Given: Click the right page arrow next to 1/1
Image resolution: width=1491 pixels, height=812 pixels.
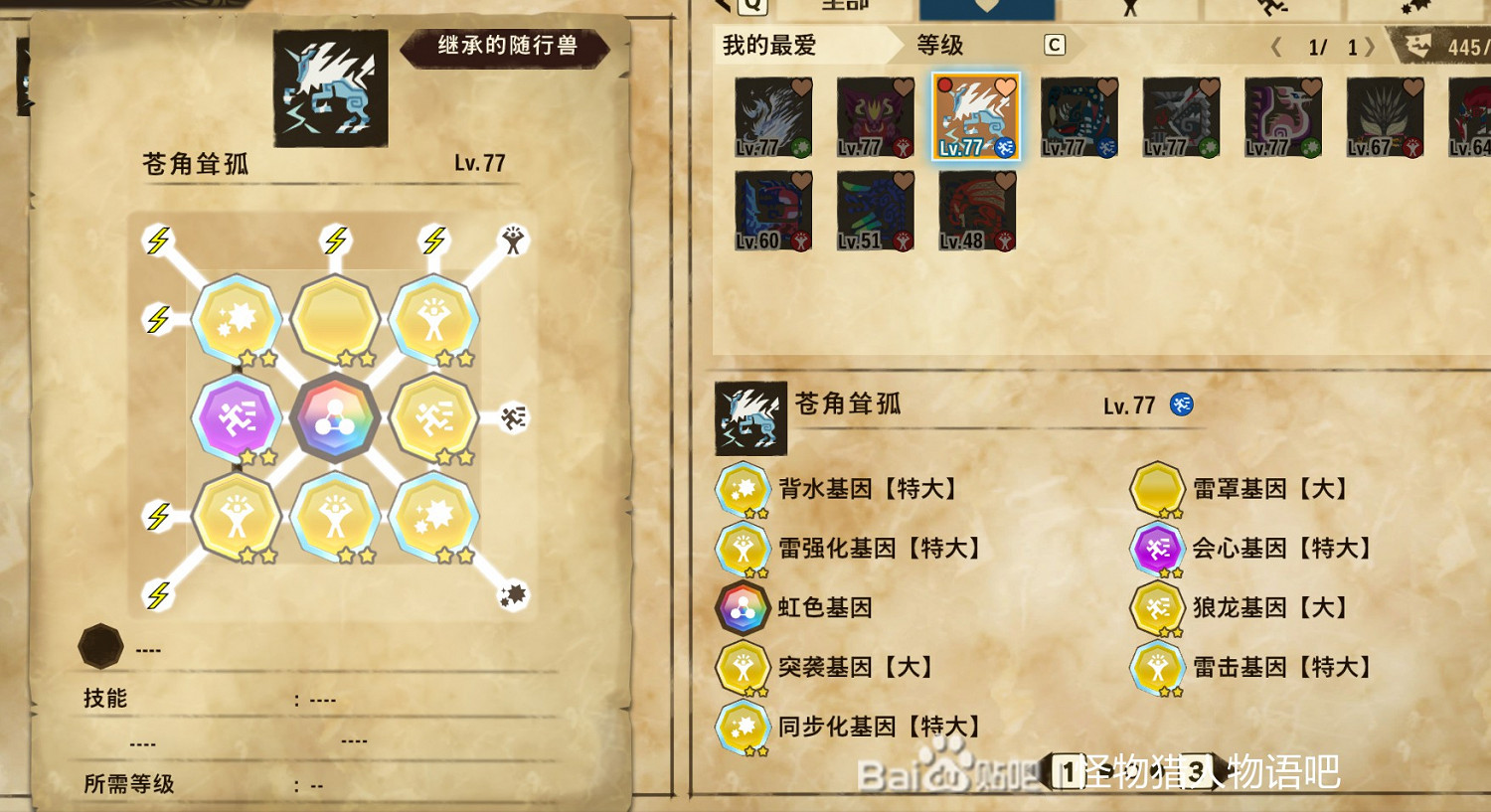Looking at the screenshot, I should (x=1372, y=44).
